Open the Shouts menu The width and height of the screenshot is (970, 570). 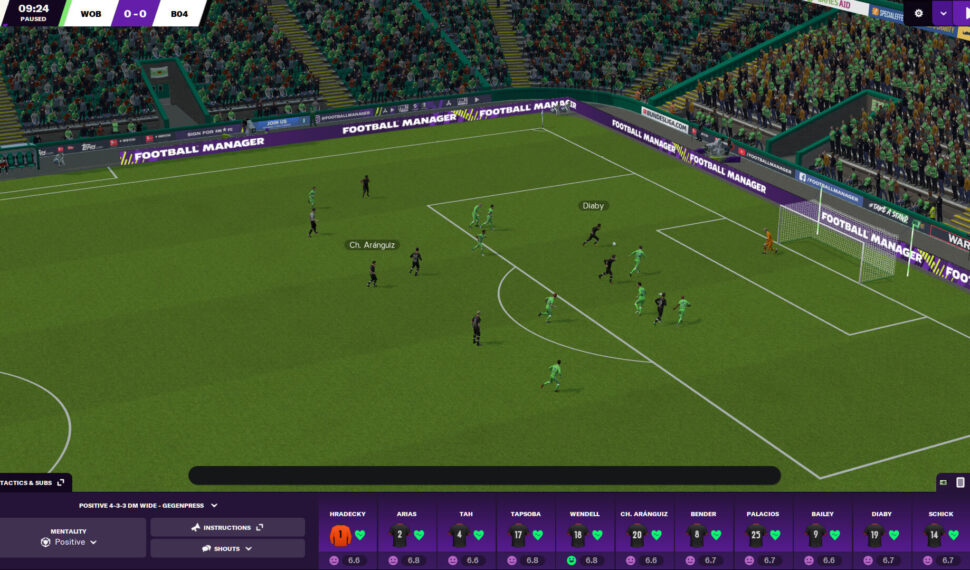coord(227,548)
